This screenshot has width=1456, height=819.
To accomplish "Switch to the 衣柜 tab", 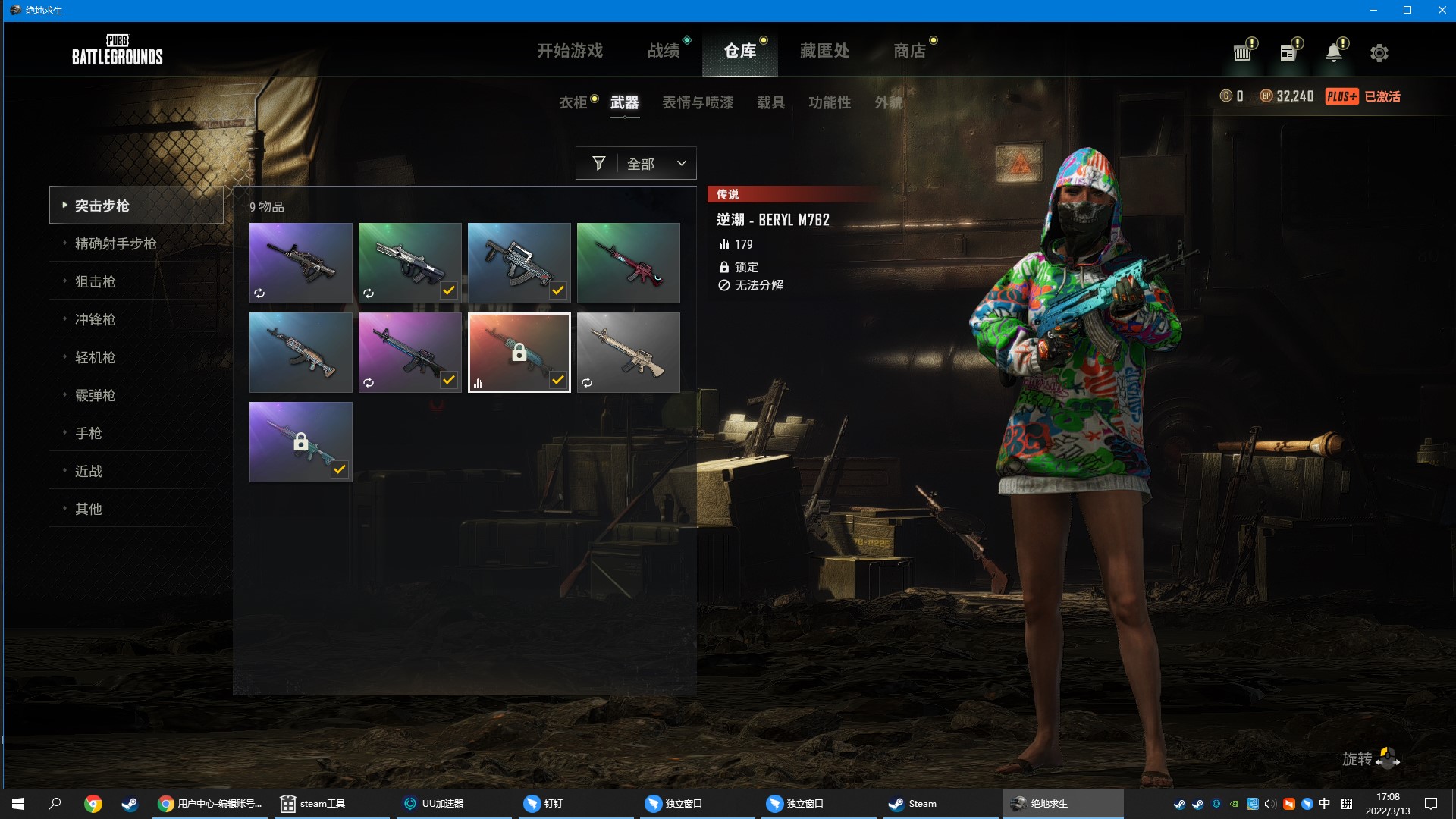I will point(573,102).
